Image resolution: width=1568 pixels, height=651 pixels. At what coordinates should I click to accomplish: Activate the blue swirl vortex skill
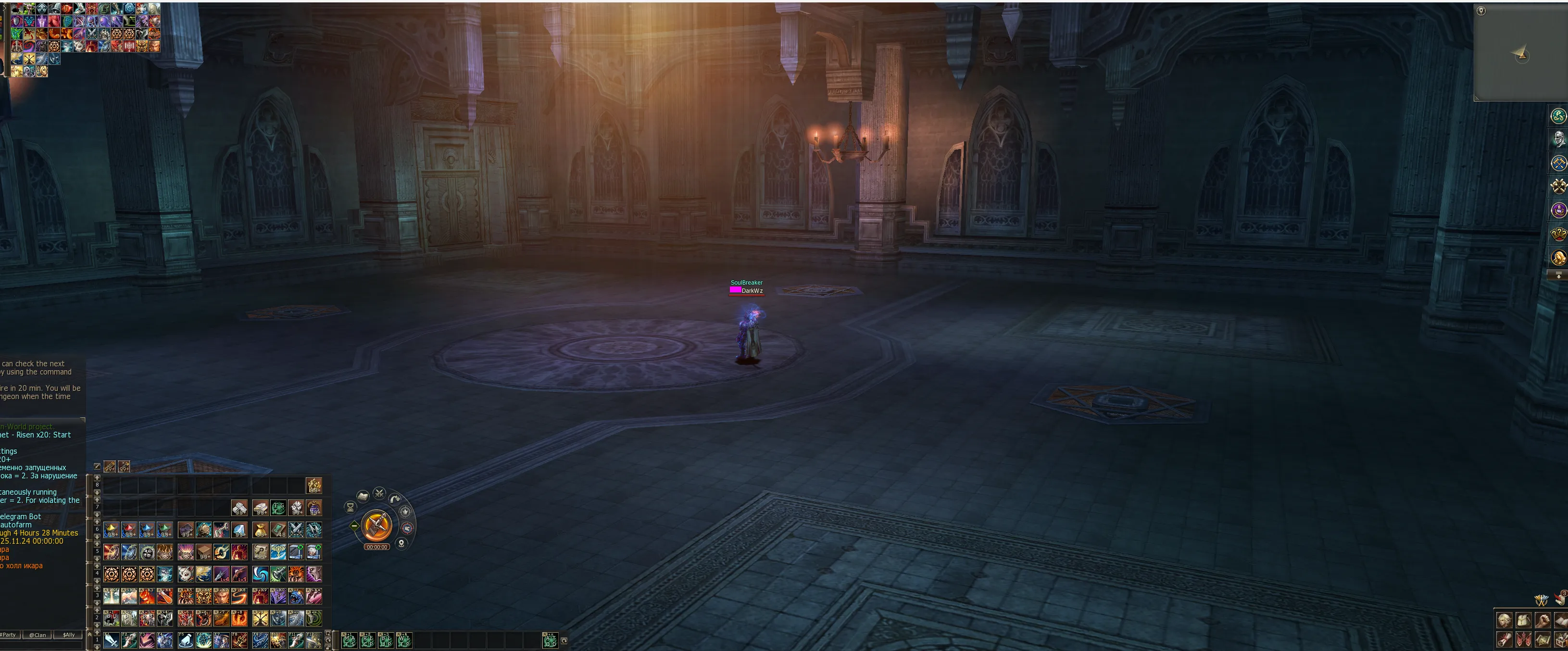[x=261, y=574]
